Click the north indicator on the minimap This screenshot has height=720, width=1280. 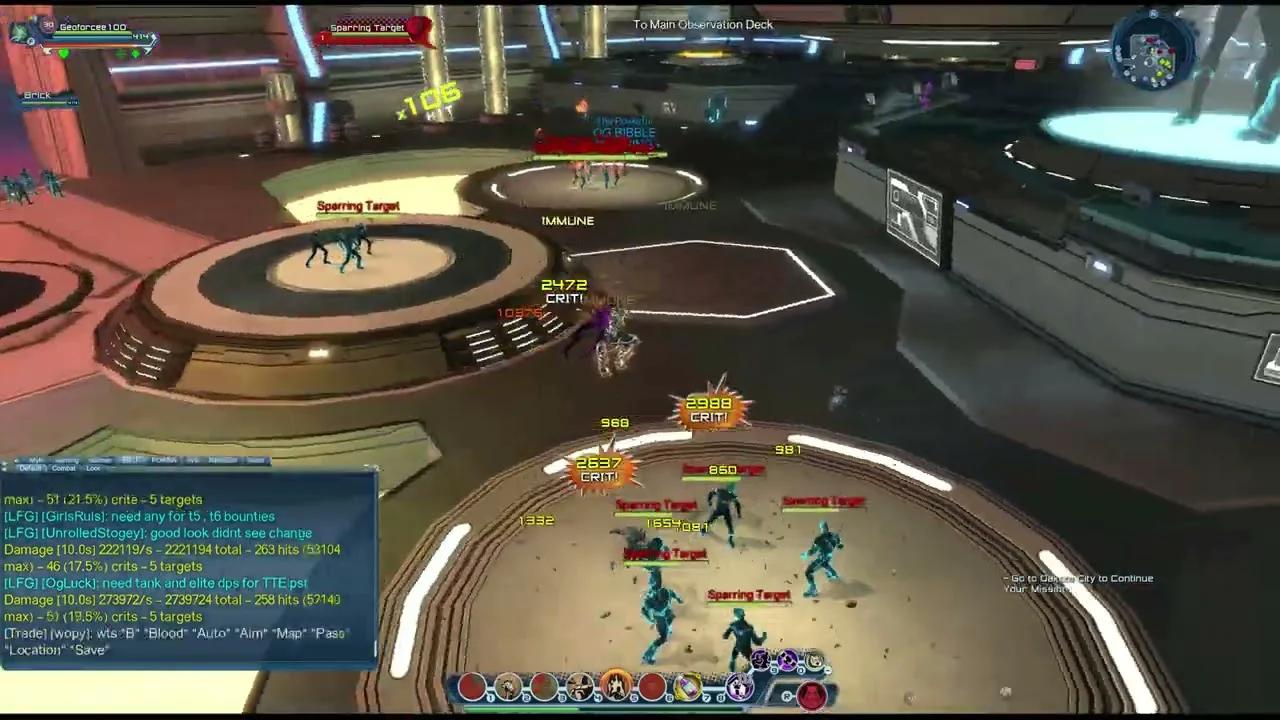pyautogui.click(x=1152, y=15)
